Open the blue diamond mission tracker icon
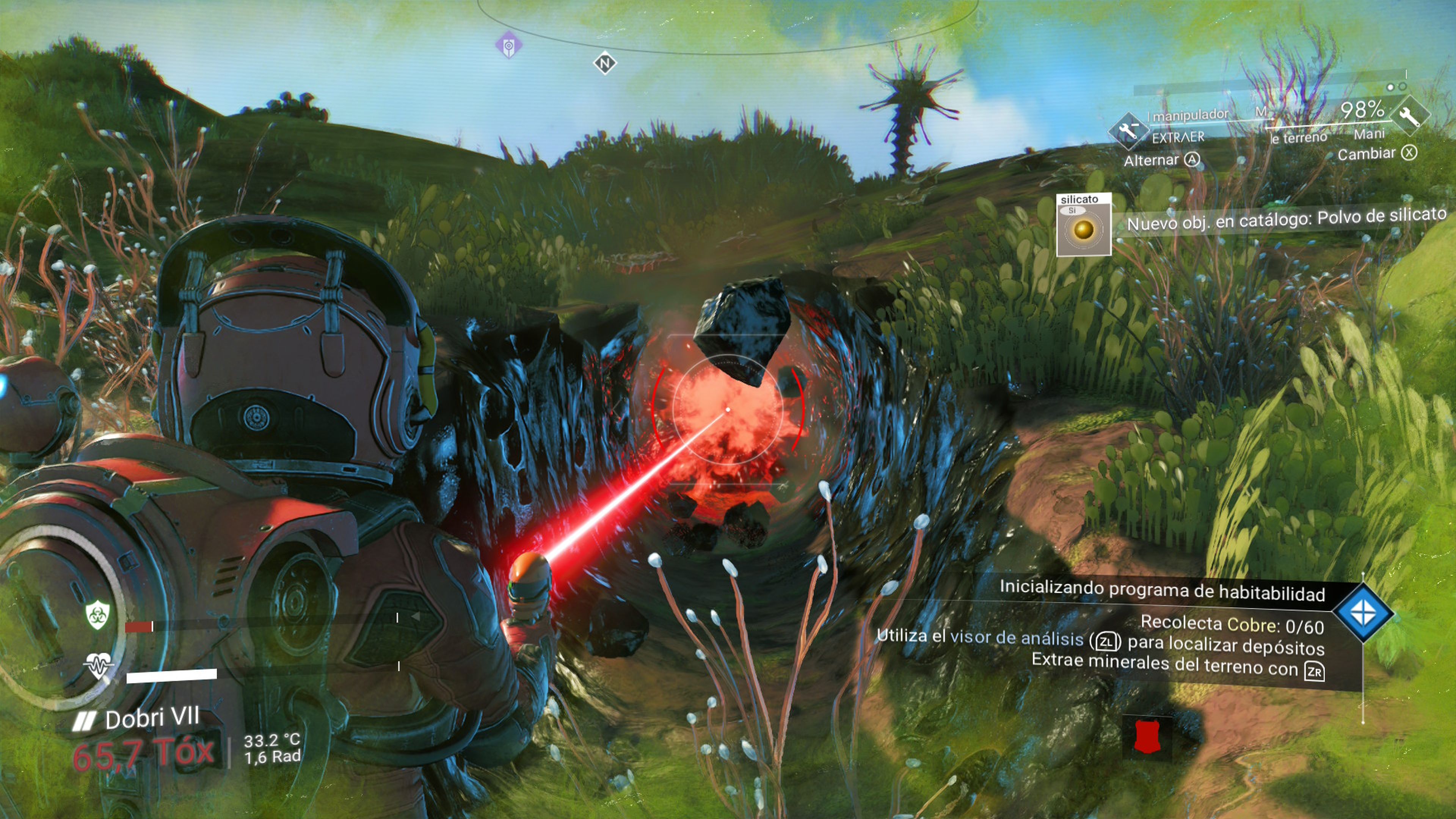This screenshot has width=1456, height=819. (x=1363, y=613)
